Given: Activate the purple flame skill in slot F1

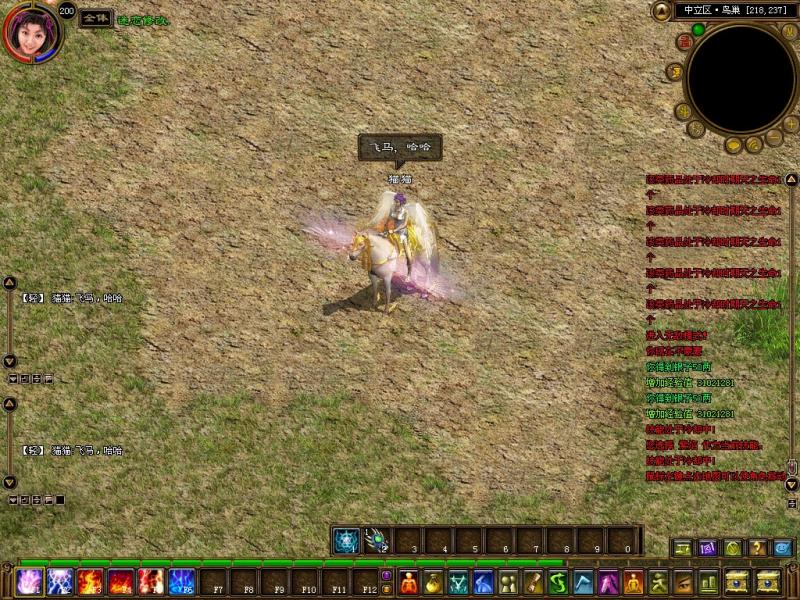Looking at the screenshot, I should click(x=28, y=582).
